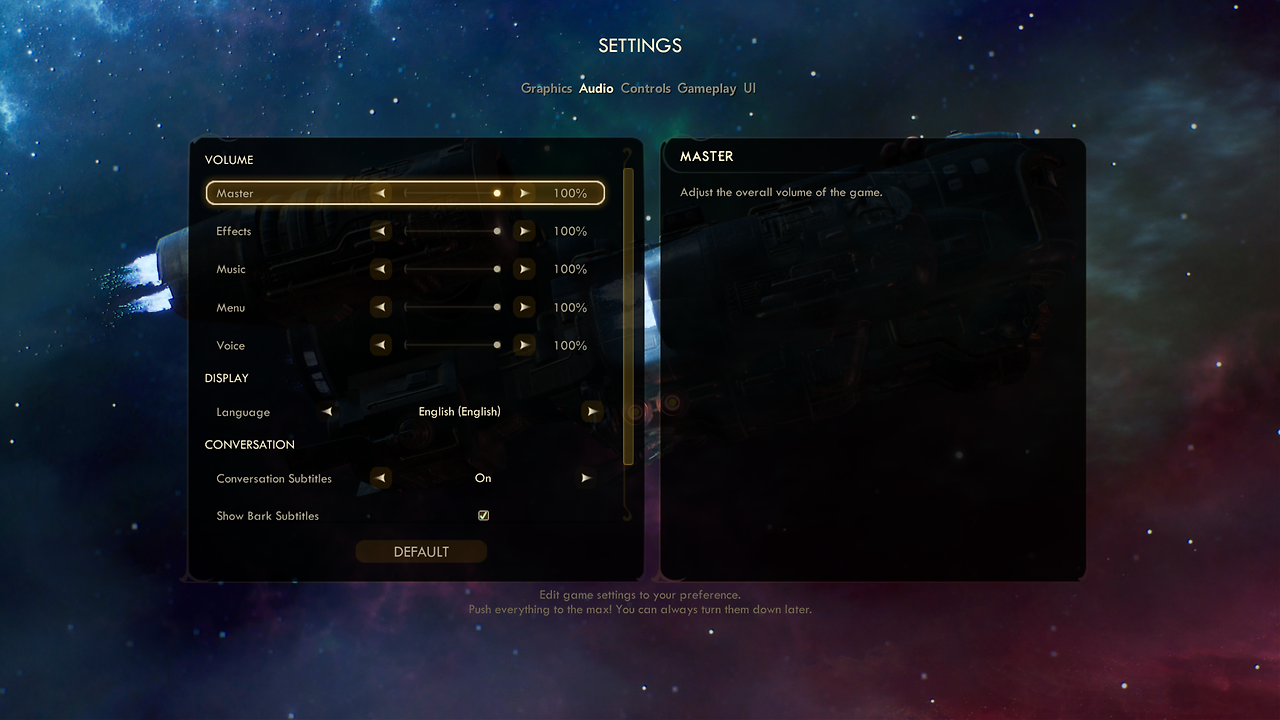Change Conversation Subtitles with right arrow
Viewport: 1280px width, 720px height.
click(x=586, y=478)
